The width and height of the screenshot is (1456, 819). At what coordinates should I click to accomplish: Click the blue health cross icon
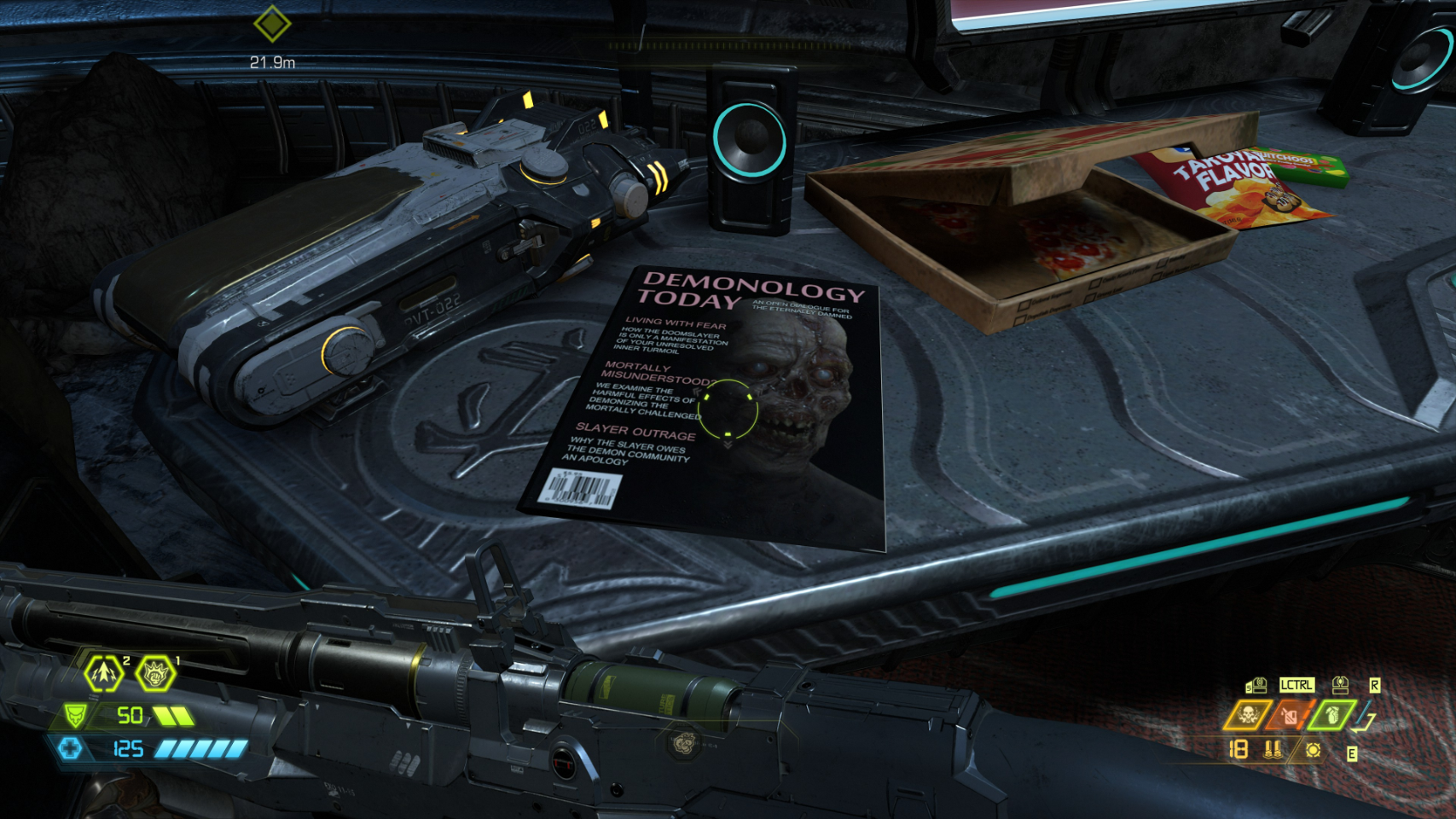(70, 749)
